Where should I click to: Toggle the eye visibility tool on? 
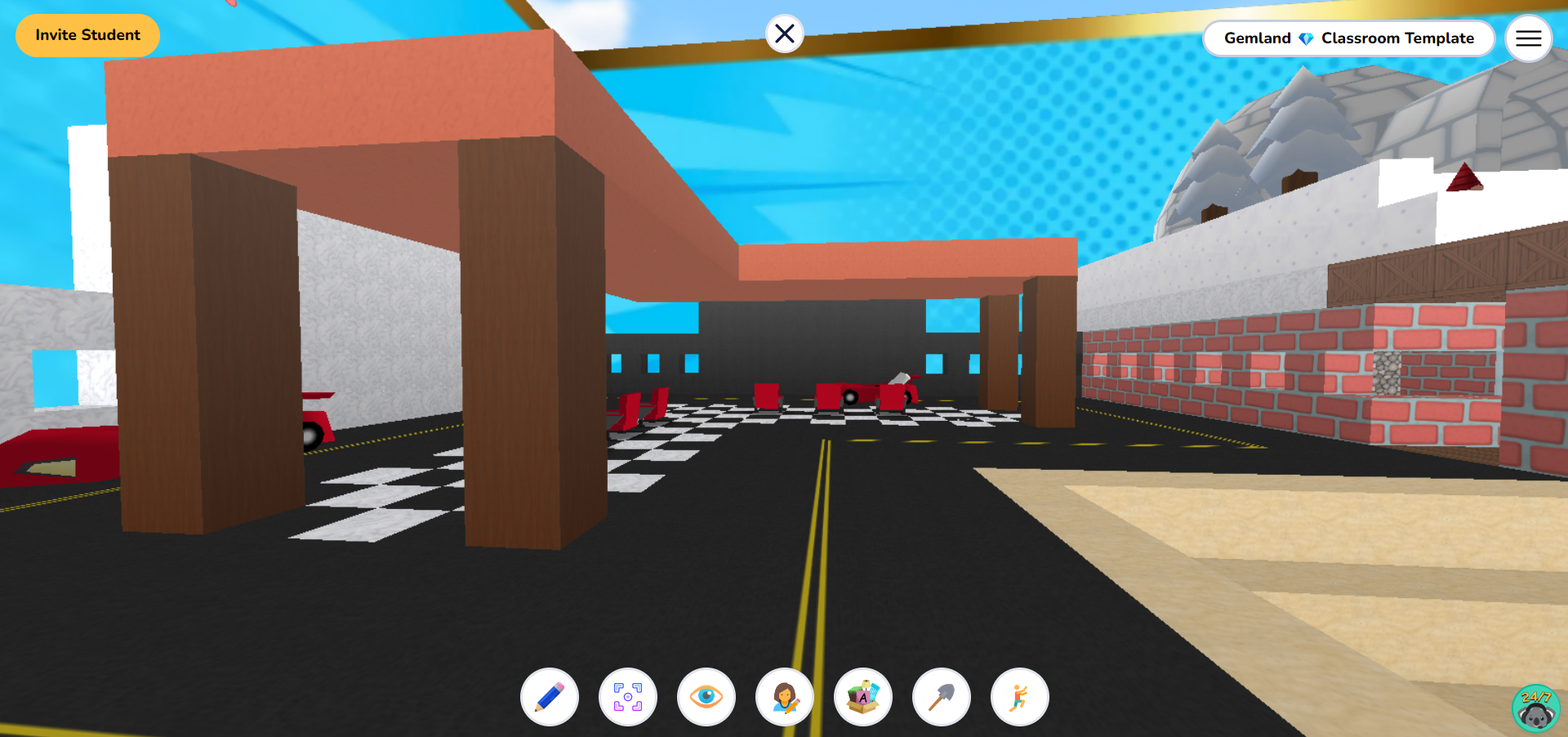coord(706,697)
